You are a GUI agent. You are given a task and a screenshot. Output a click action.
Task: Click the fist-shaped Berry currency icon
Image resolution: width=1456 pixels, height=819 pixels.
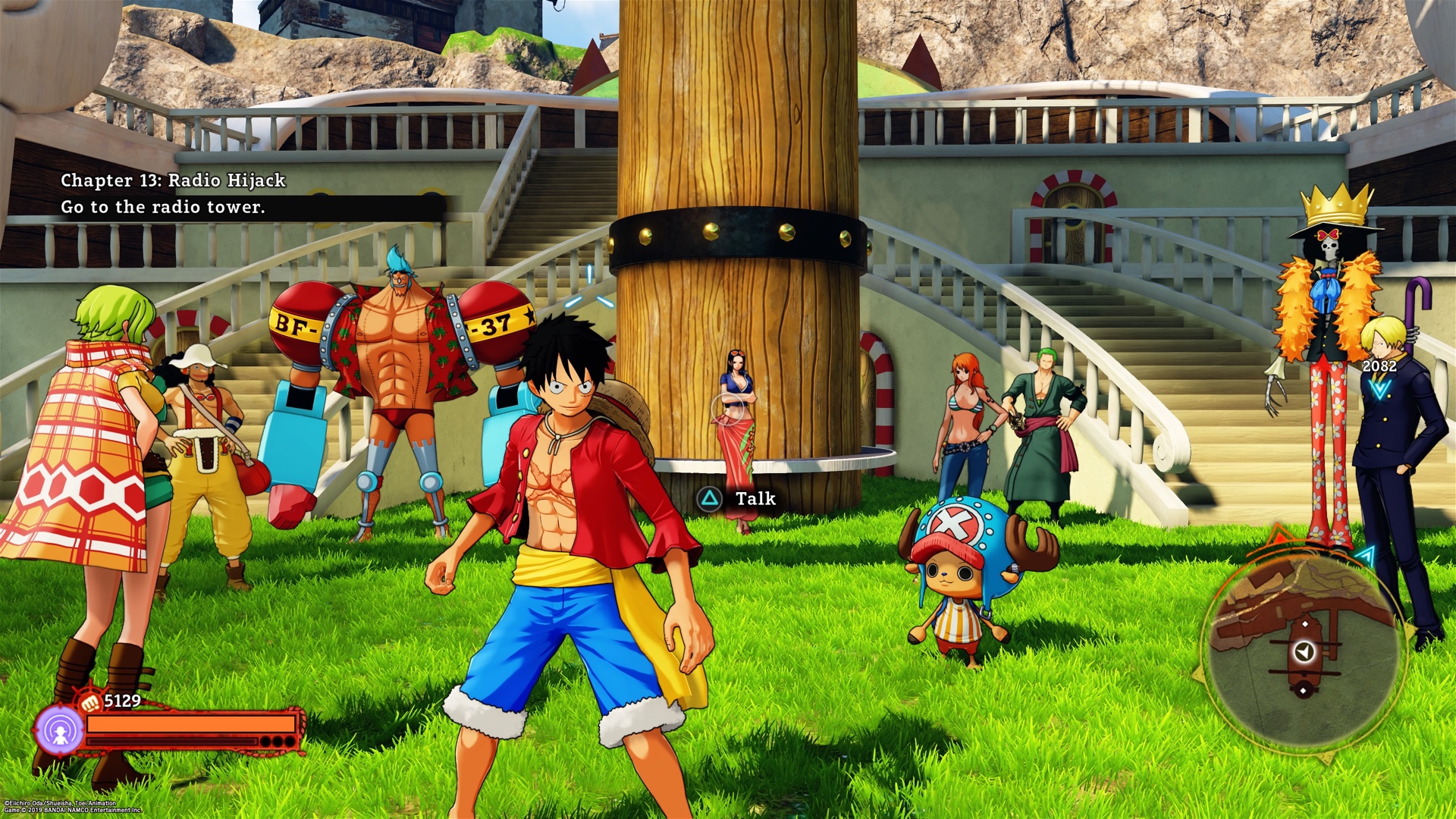(90, 701)
